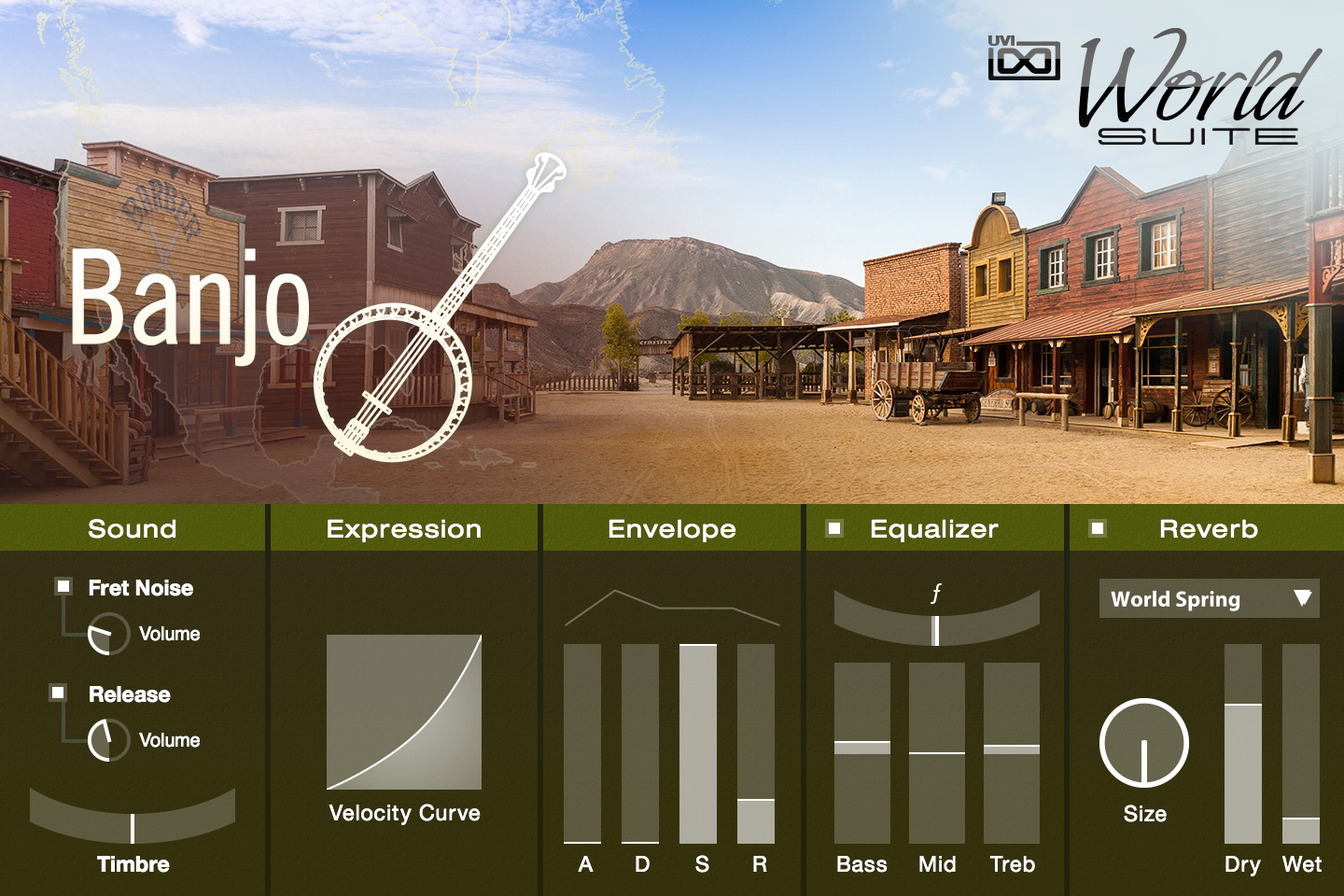
Task: Toggle the Reverb on or off
Action: [x=1096, y=528]
